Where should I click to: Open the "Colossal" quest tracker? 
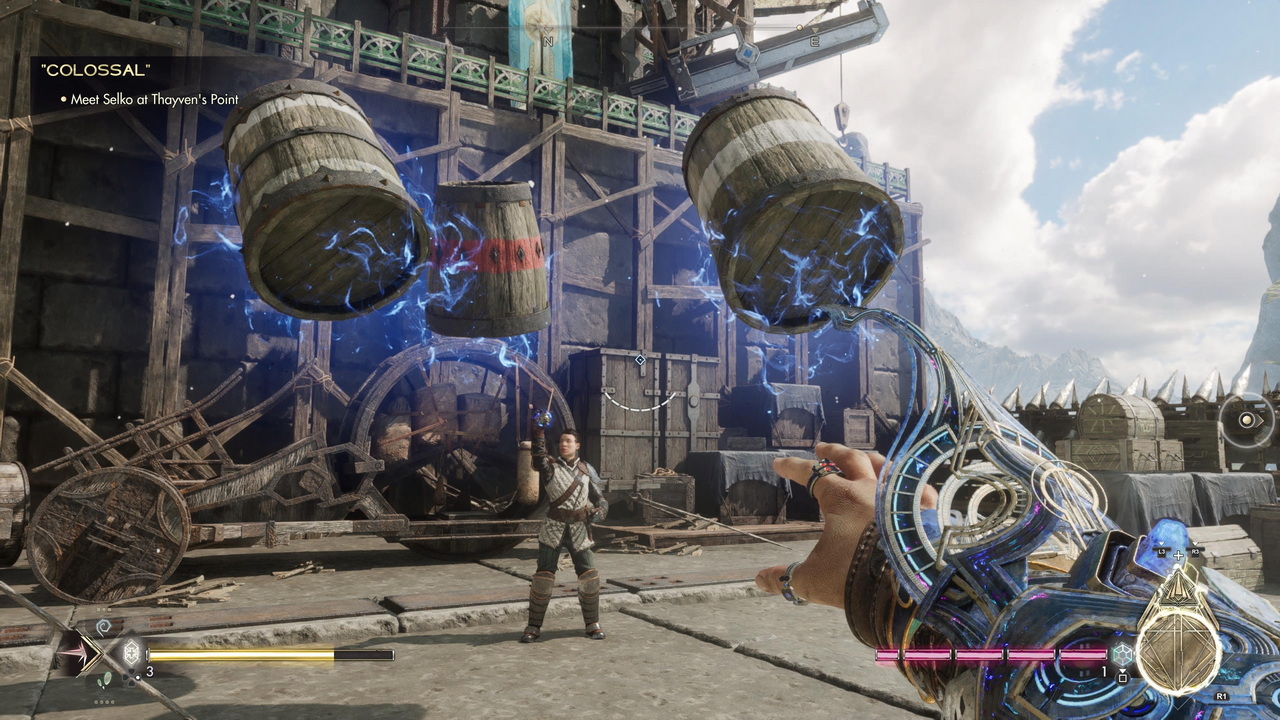click(95, 70)
